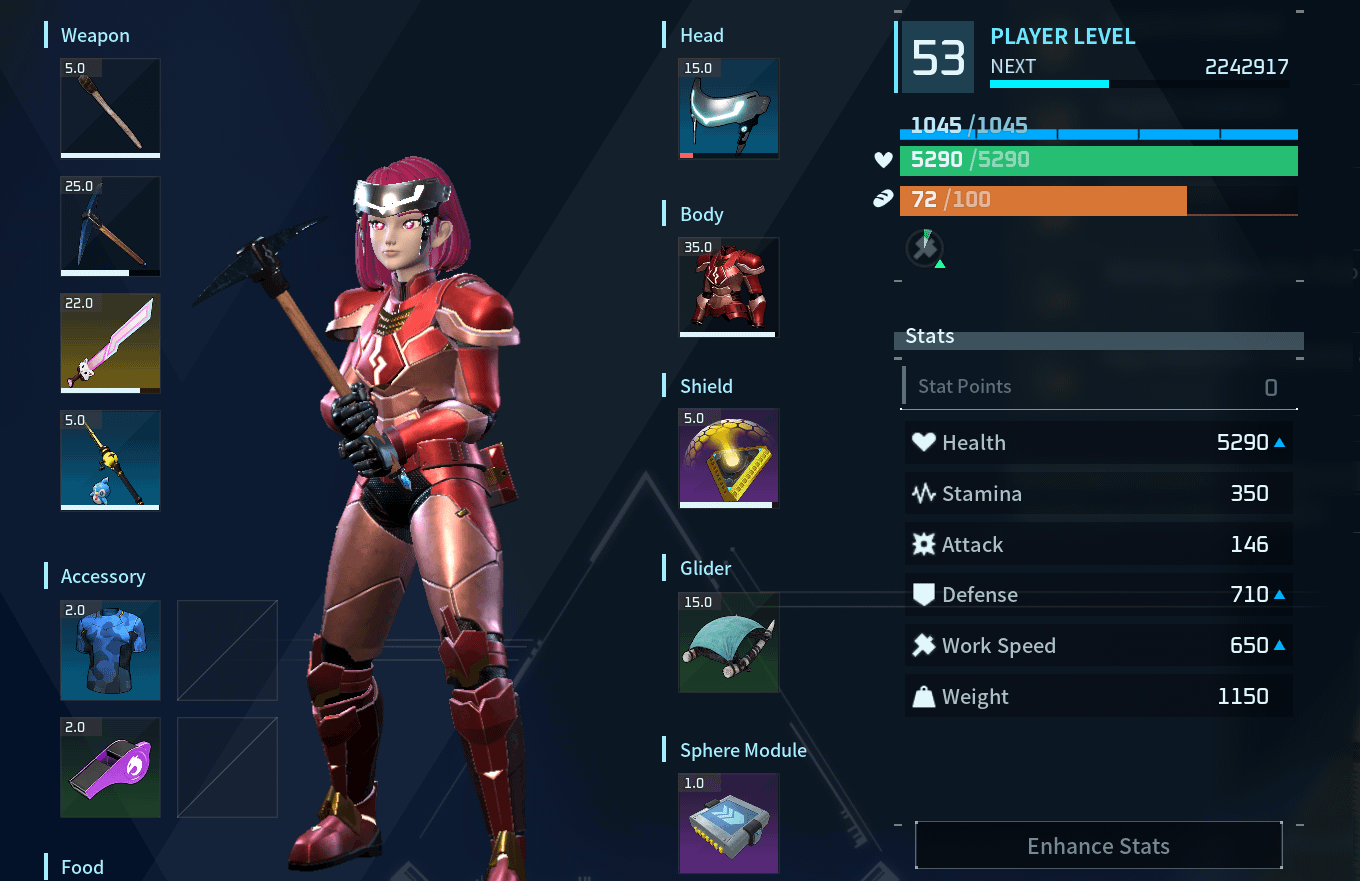Select the pickaxe weapon slot
The image size is (1360, 881).
(x=110, y=226)
